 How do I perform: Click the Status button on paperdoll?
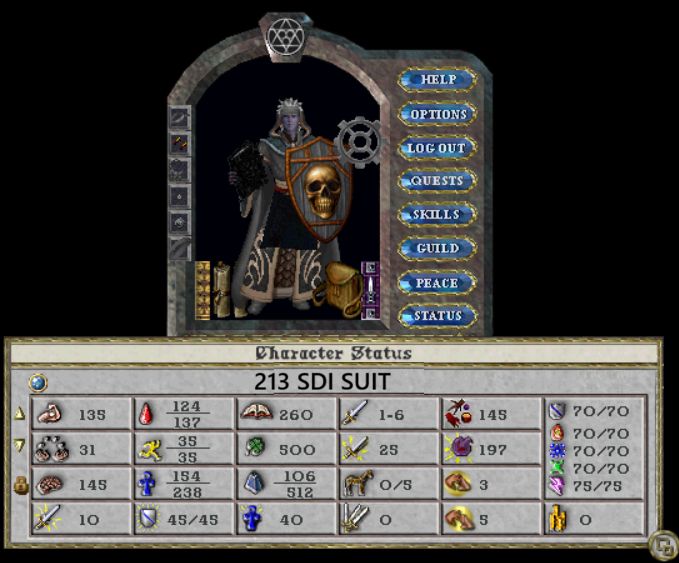(x=437, y=316)
